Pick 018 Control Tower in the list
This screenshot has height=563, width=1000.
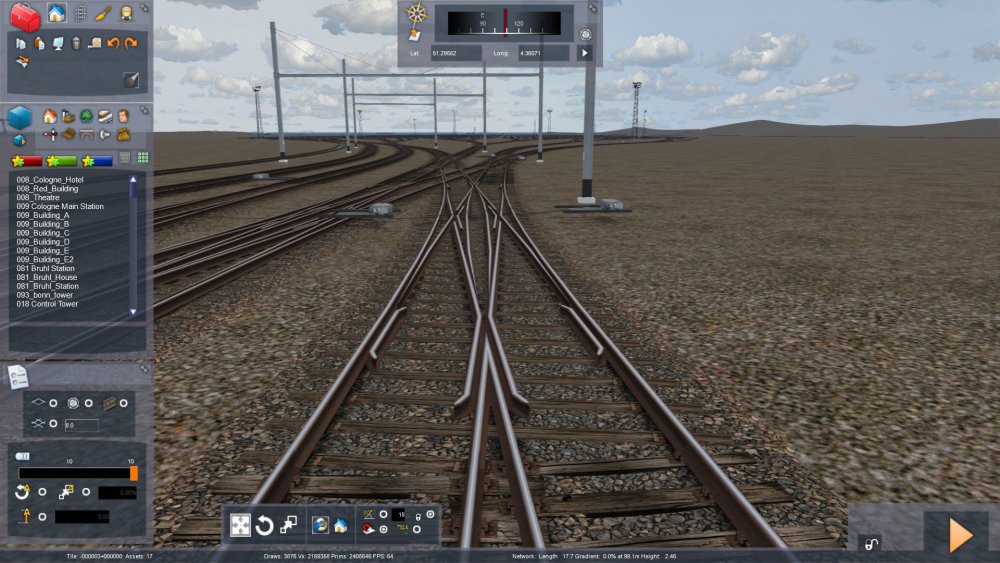[48, 304]
